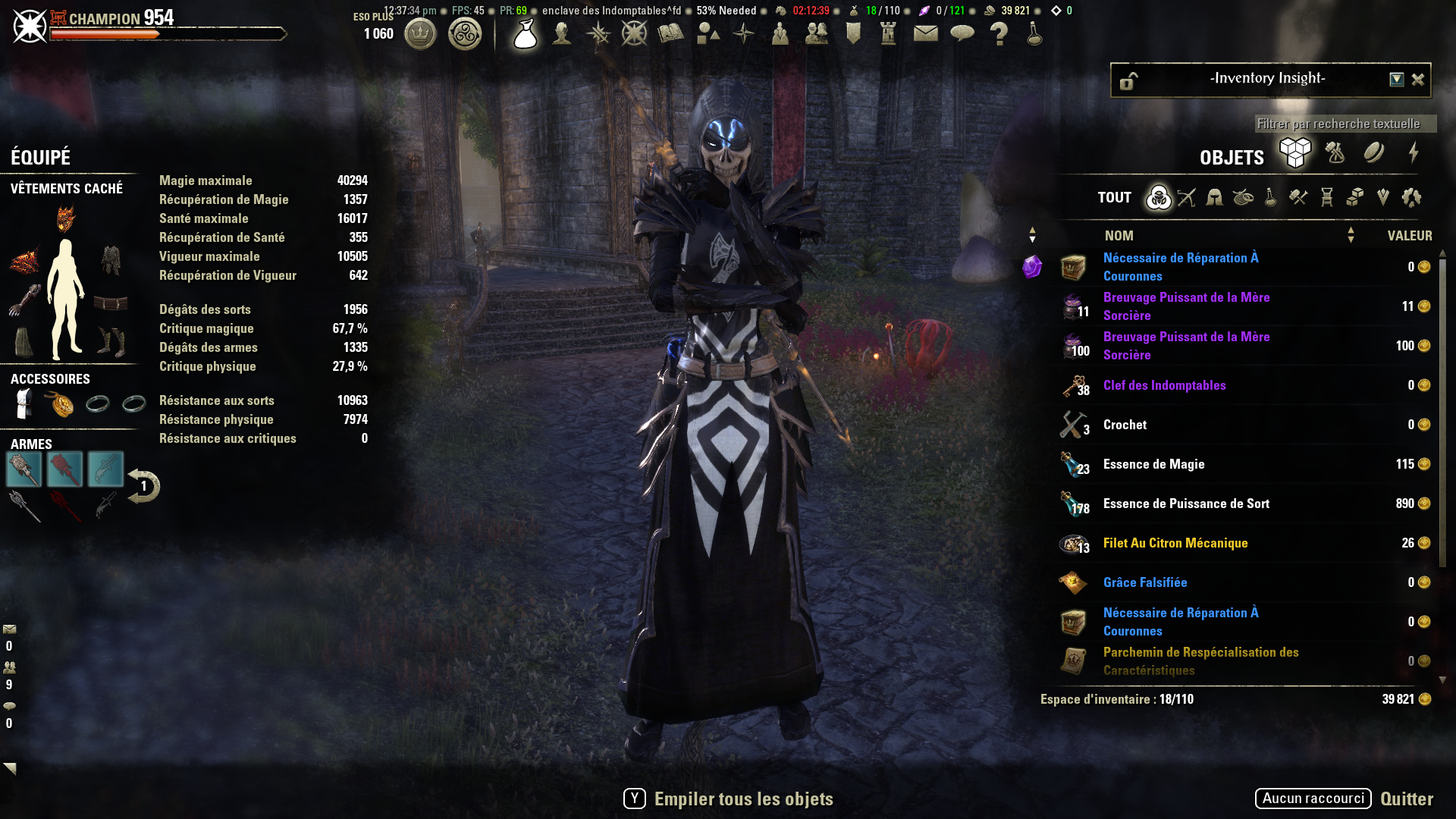Click the text search filter field

tap(1344, 124)
